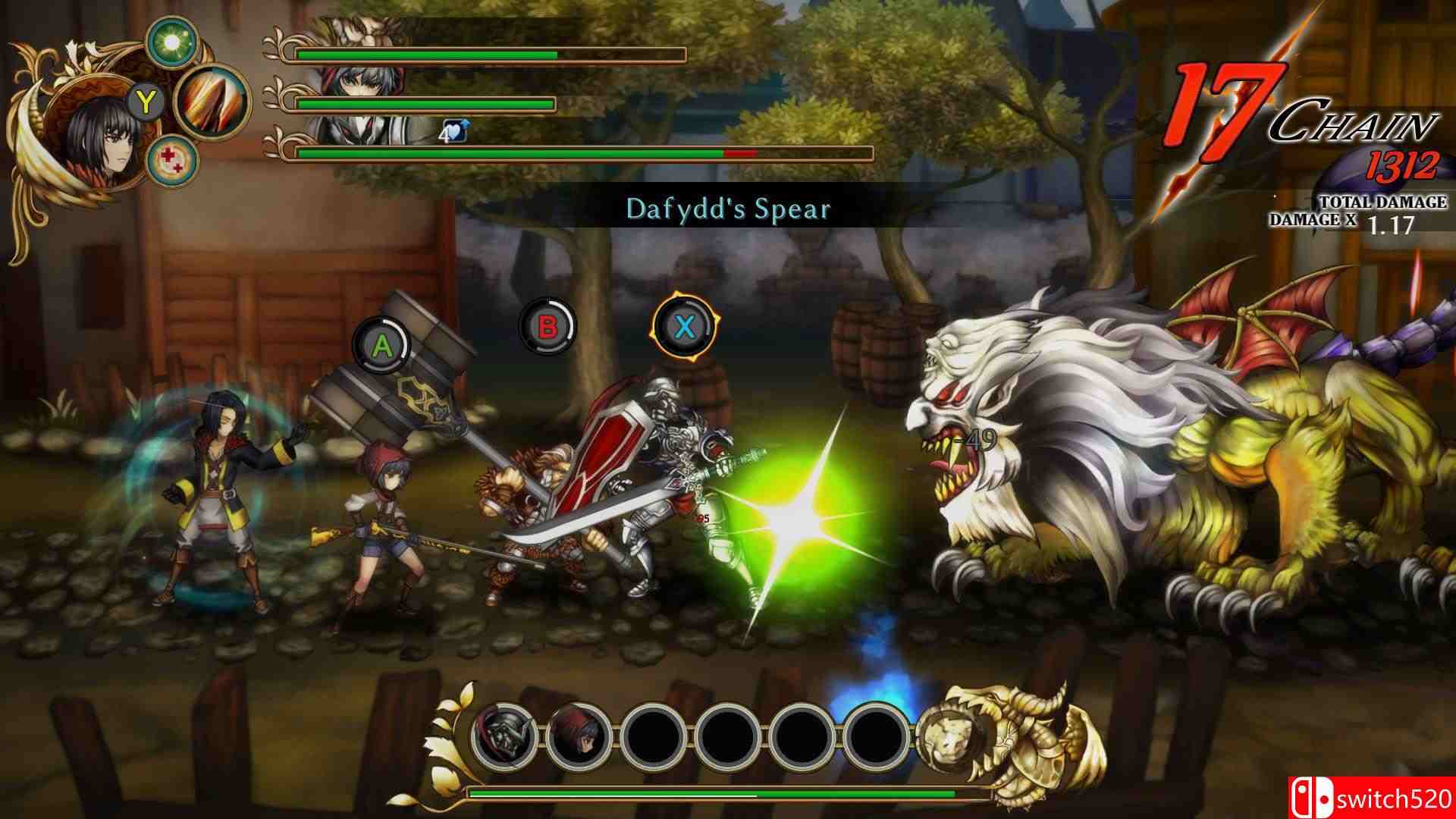Tap the green A button prompt above the warrior
Viewport: 1456px width, 819px height.
click(381, 347)
